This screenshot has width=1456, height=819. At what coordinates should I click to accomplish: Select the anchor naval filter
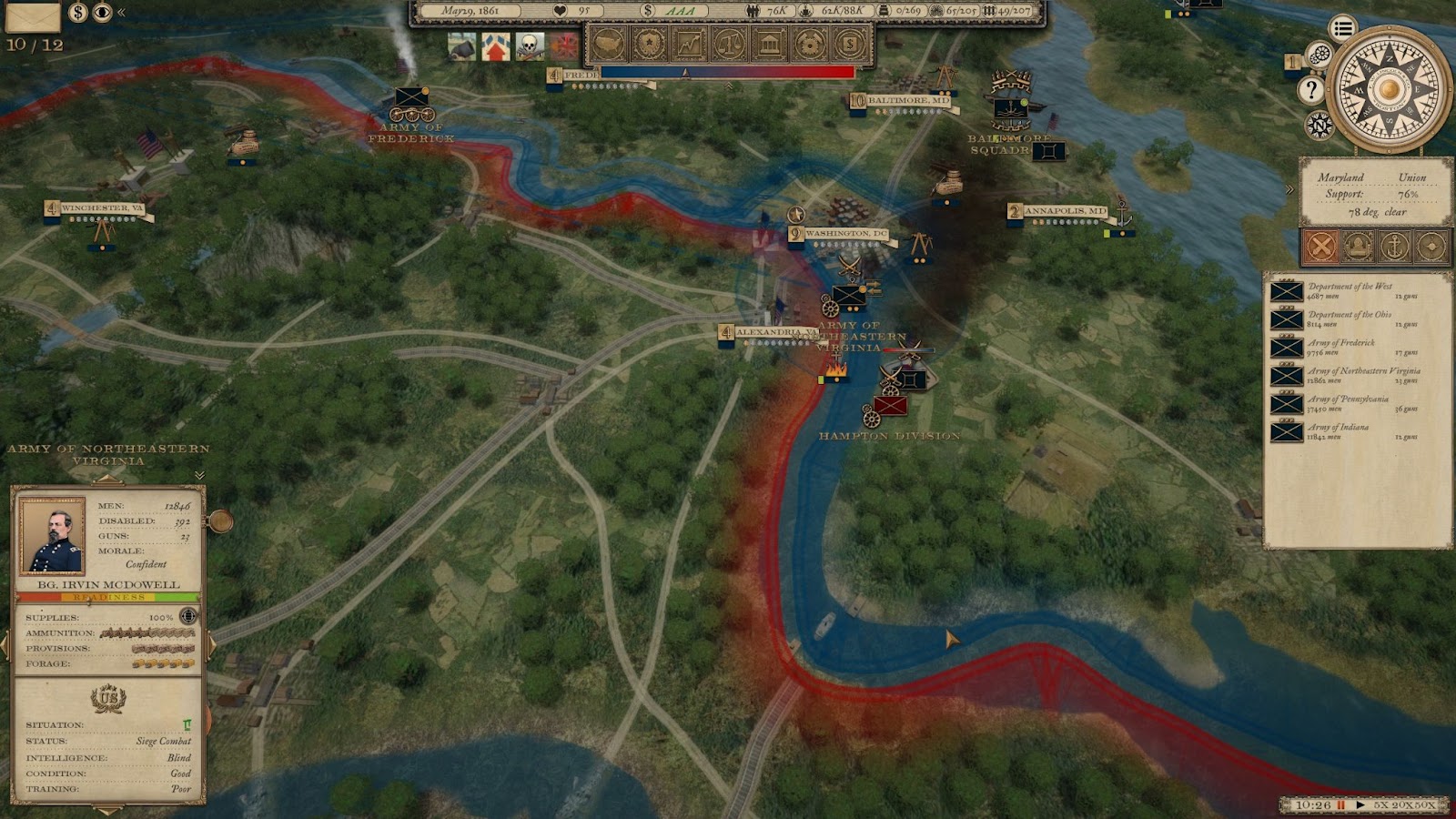[x=1395, y=246]
